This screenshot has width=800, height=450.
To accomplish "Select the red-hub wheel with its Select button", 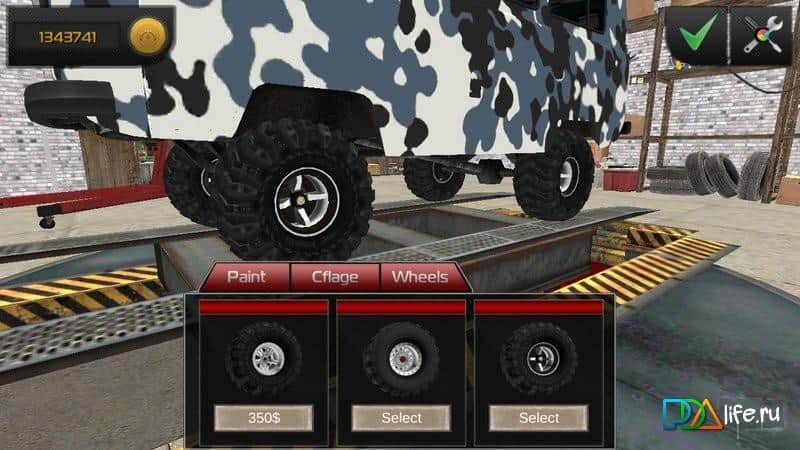I will pyautogui.click(x=401, y=417).
